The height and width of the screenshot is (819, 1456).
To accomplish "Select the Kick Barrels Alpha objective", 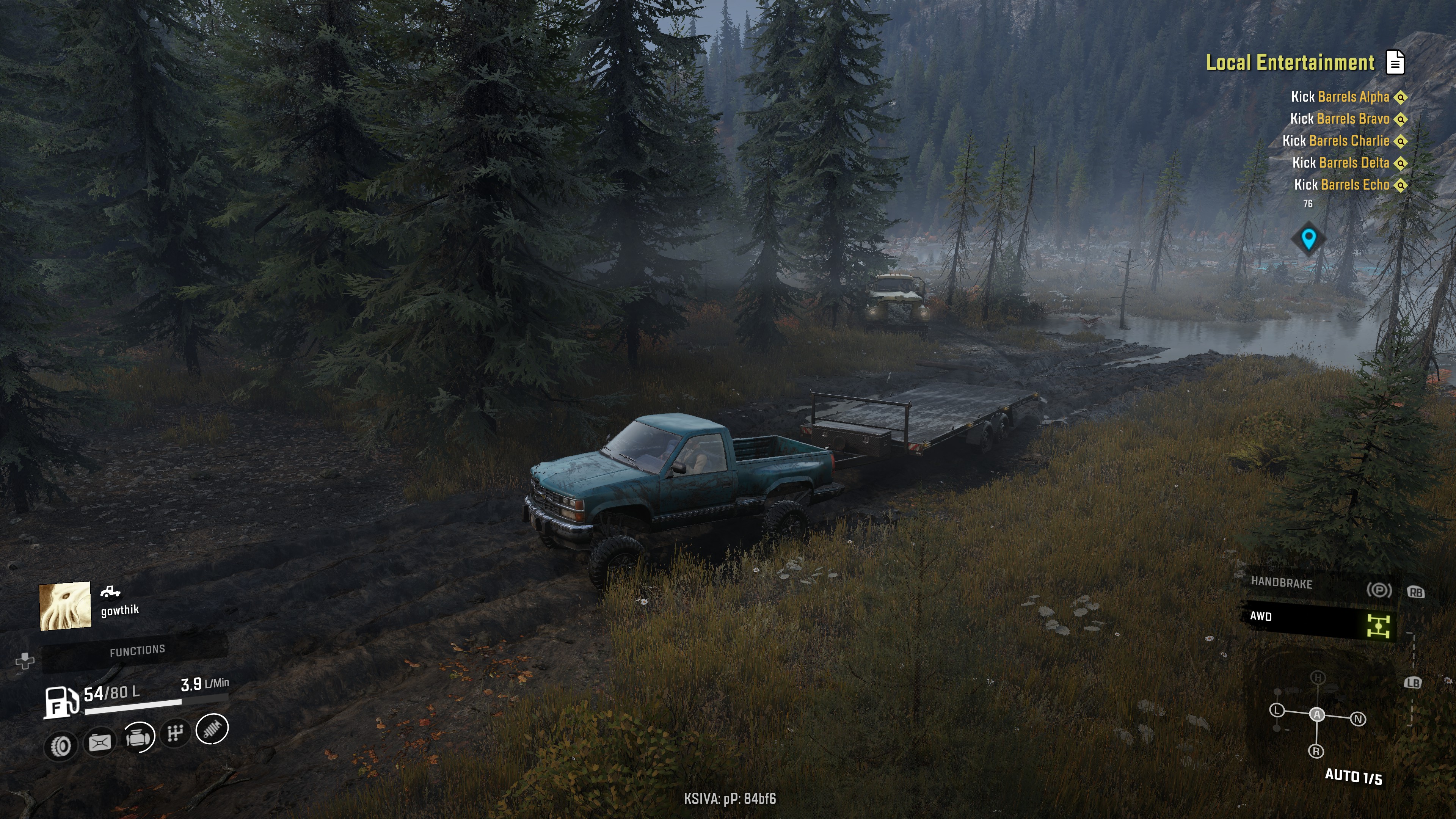I will (x=1340, y=97).
